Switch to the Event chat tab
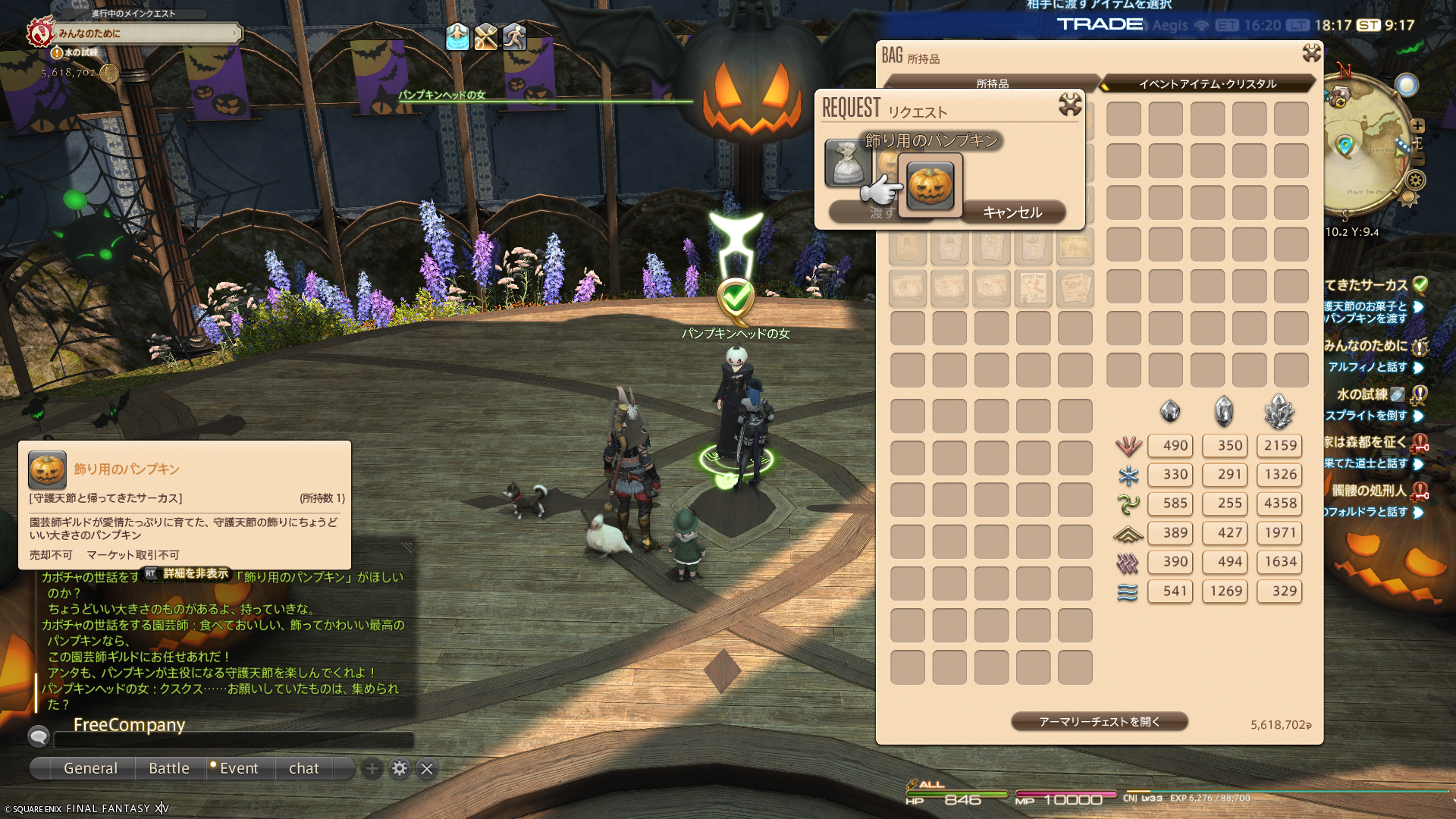Screen dimensions: 1456x819 pyautogui.click(x=239, y=768)
